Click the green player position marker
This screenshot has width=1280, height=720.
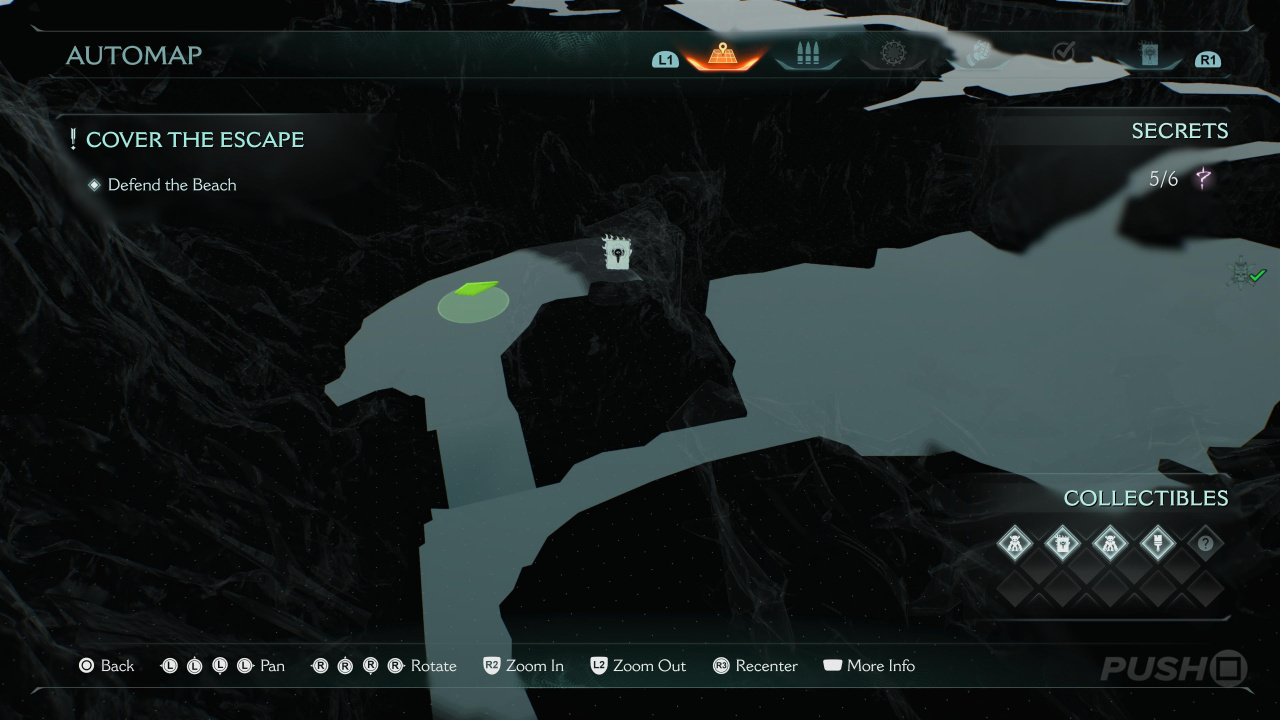tap(474, 298)
